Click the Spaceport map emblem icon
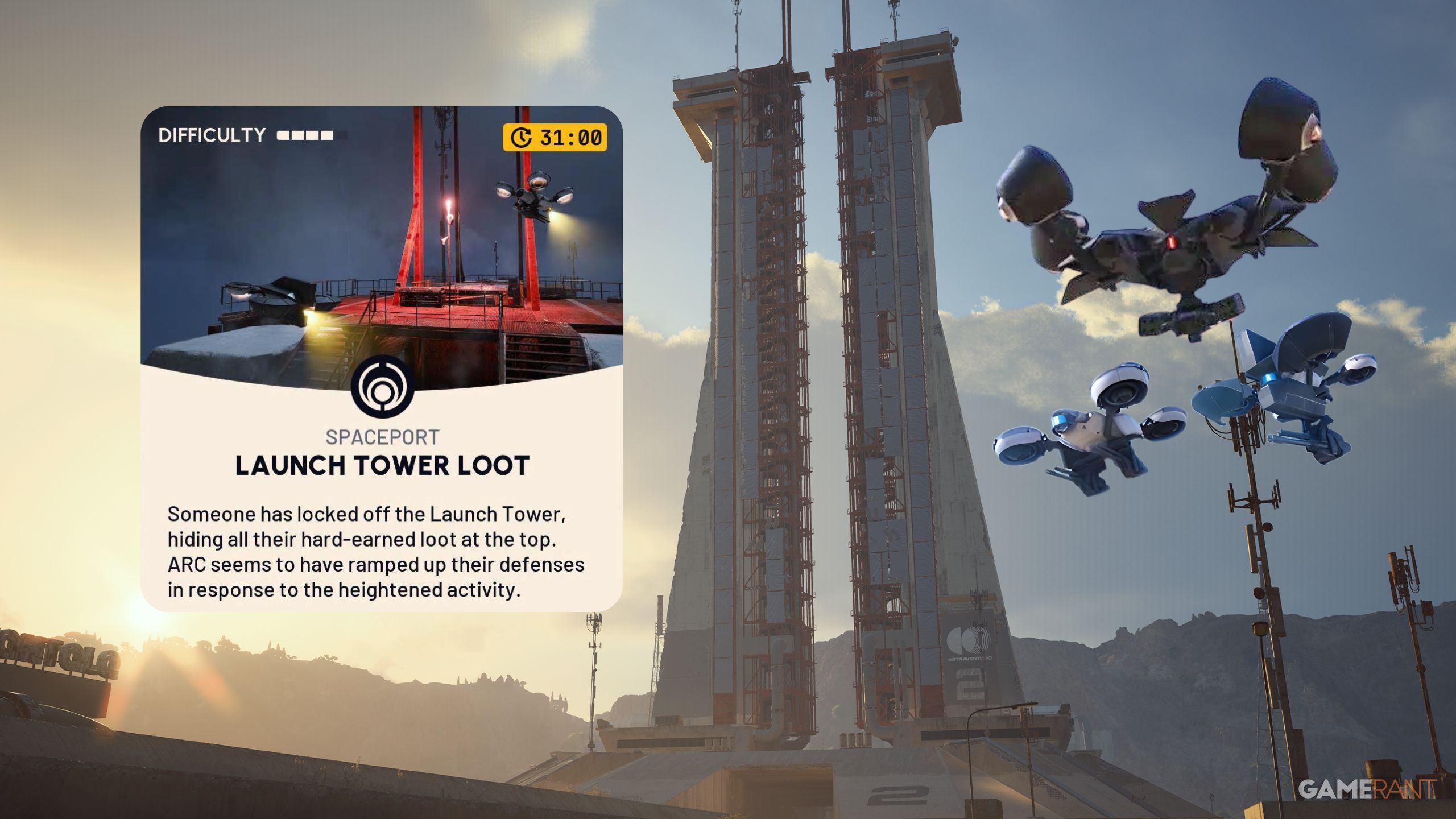Viewport: 1456px width, 819px height. click(x=382, y=388)
